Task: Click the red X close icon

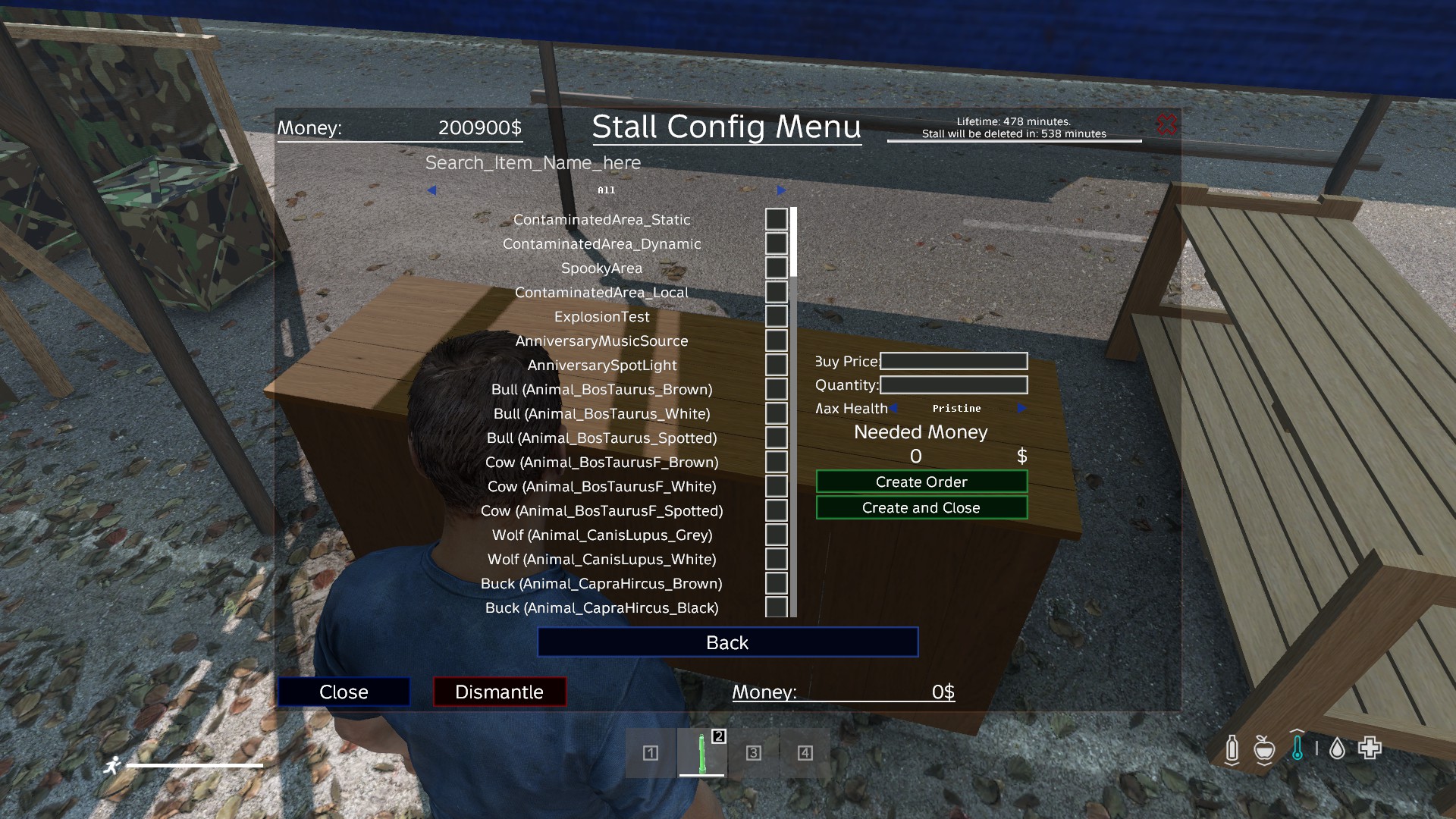Action: click(x=1166, y=124)
